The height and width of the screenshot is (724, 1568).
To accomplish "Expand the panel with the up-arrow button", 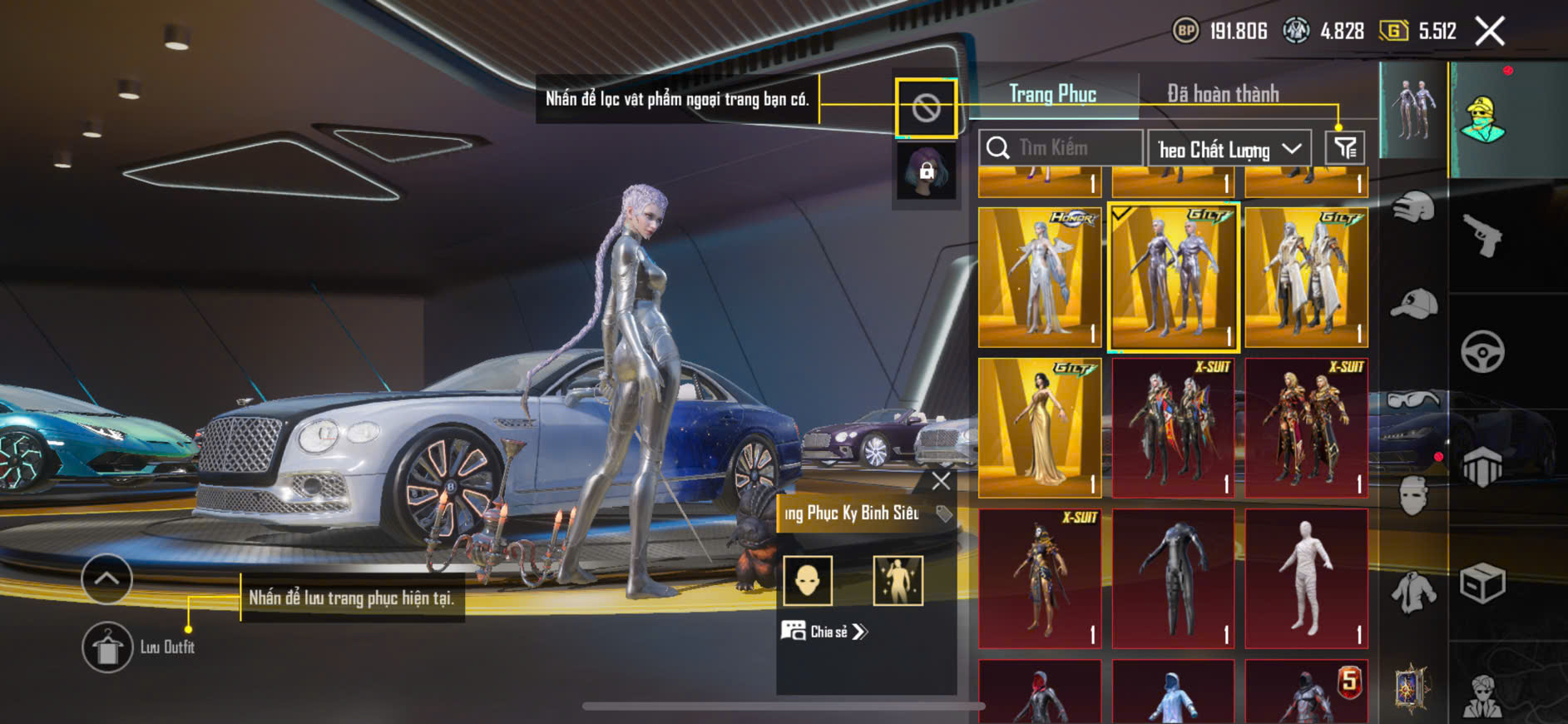I will pos(106,578).
